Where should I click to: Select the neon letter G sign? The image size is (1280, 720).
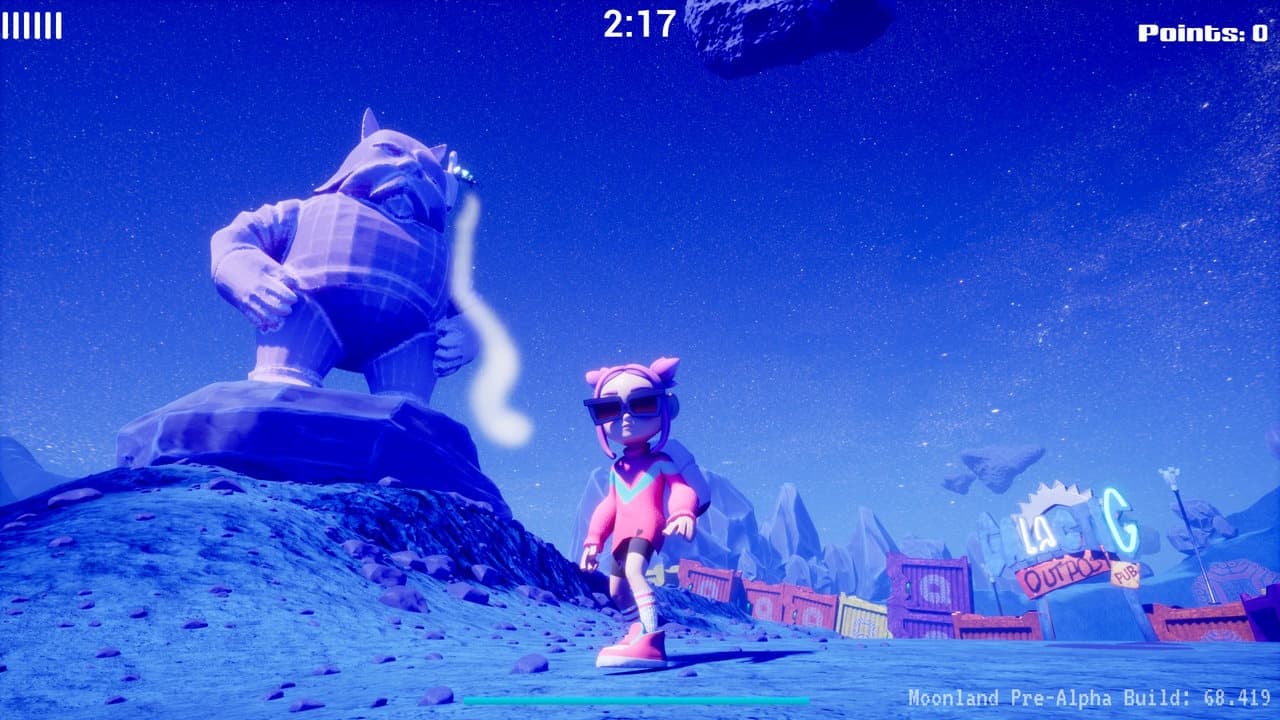tap(1122, 522)
